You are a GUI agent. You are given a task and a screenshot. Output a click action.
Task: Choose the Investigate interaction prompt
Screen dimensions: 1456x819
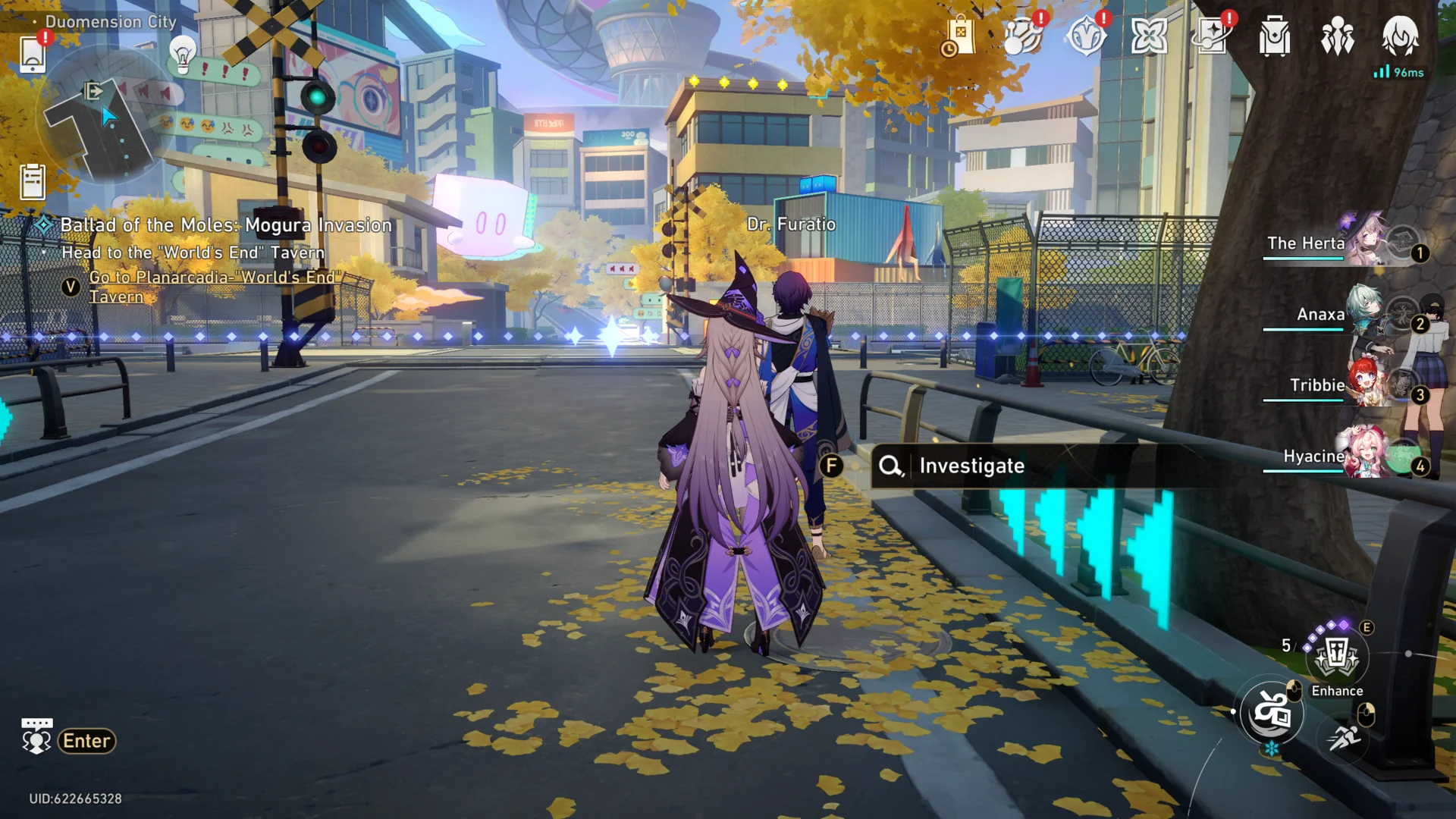(x=971, y=466)
